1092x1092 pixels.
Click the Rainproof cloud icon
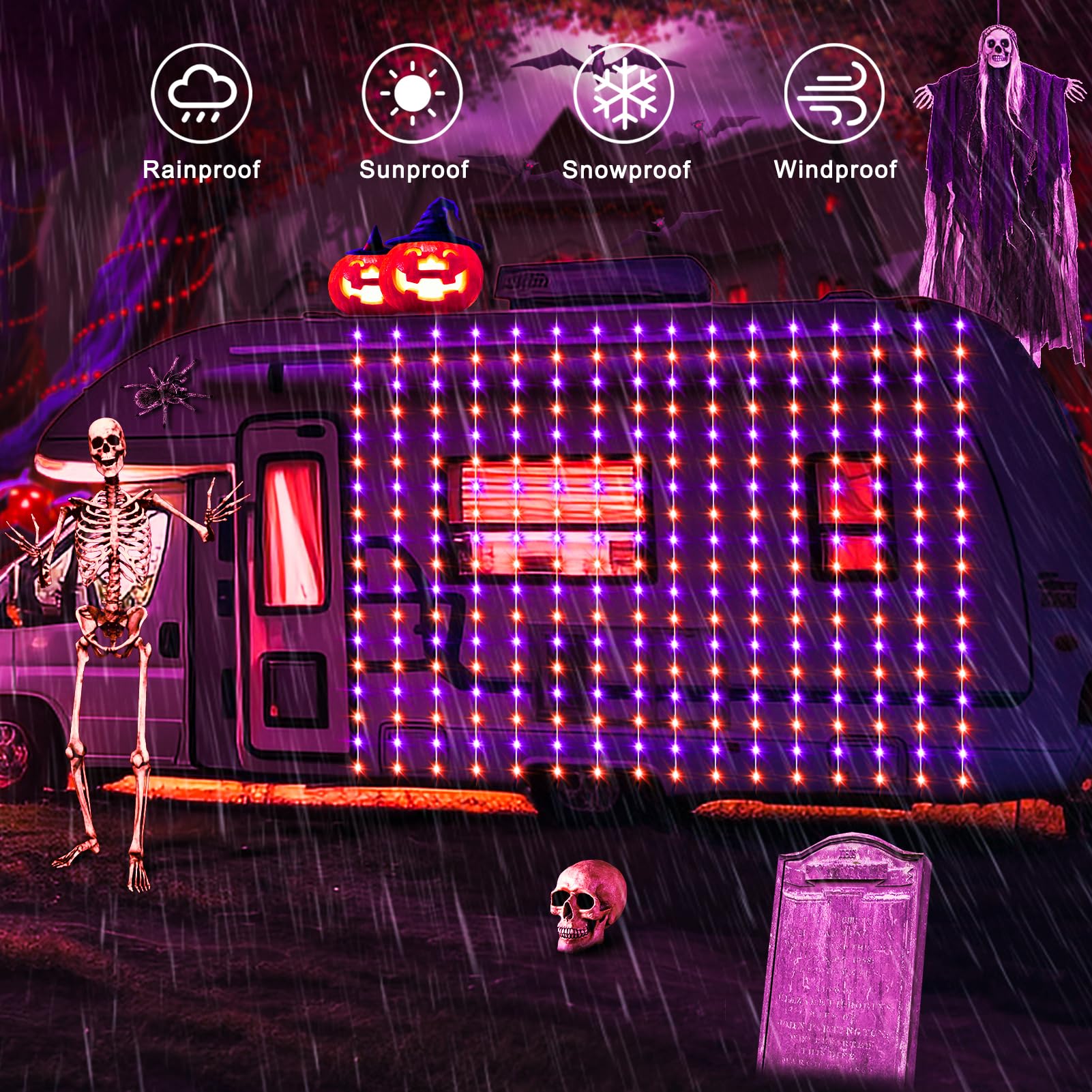(201, 93)
